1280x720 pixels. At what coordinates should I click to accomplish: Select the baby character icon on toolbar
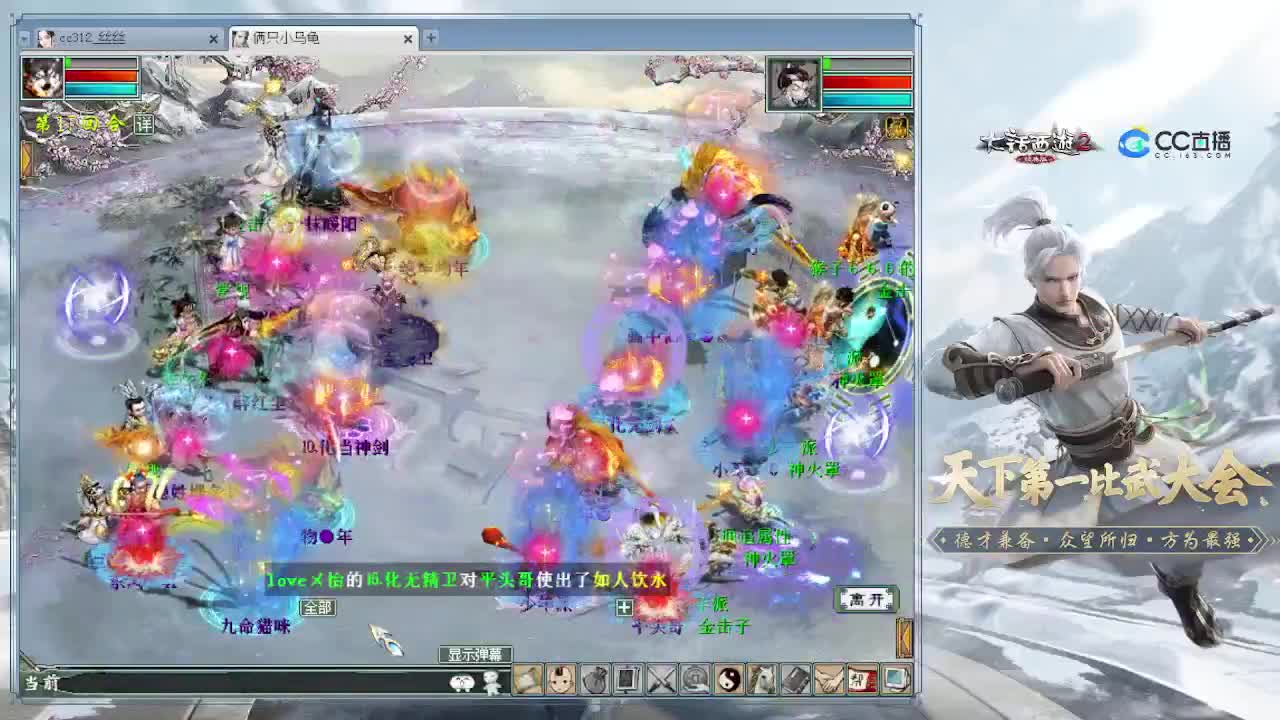[x=562, y=679]
